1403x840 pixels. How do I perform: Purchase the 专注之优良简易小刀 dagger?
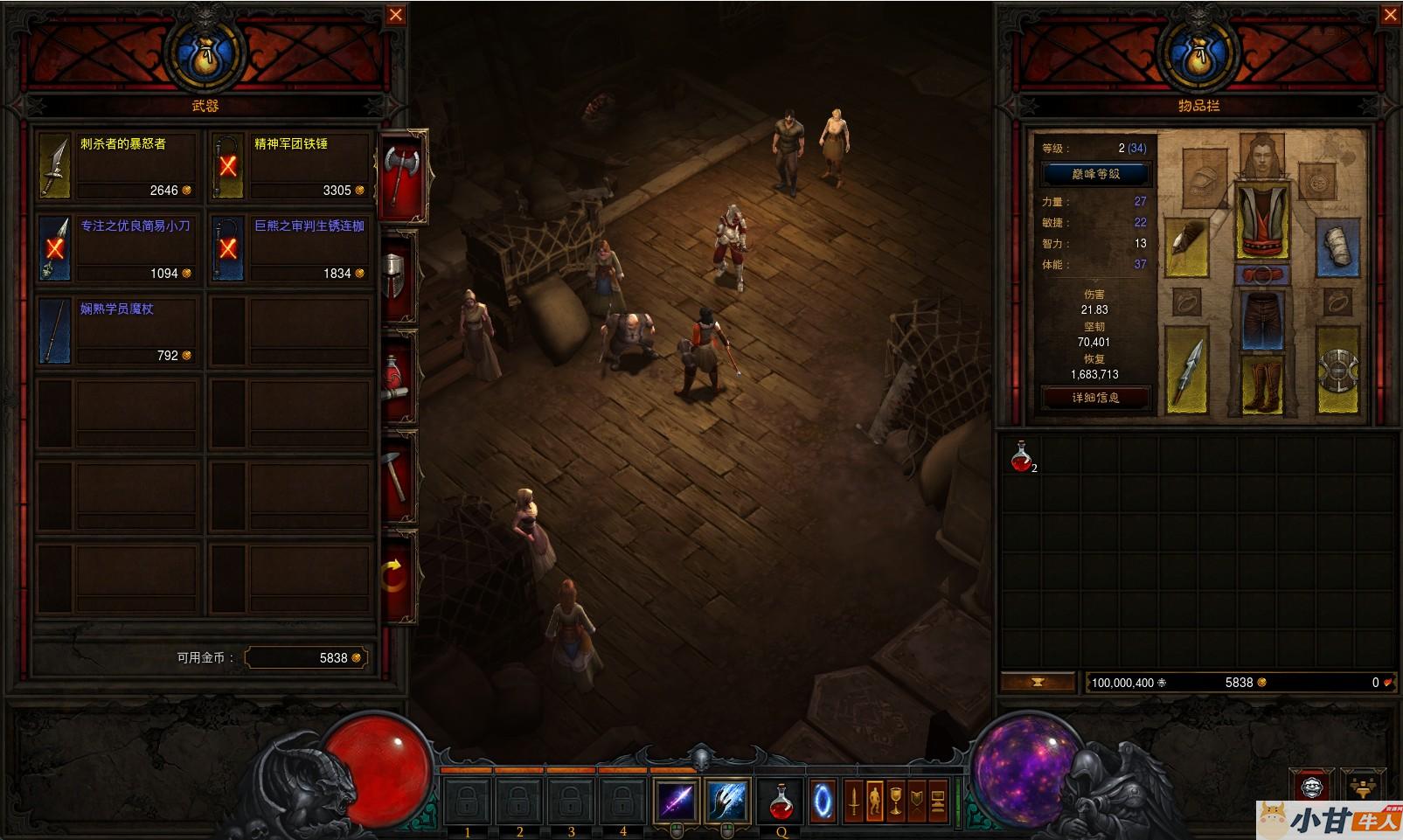118,248
